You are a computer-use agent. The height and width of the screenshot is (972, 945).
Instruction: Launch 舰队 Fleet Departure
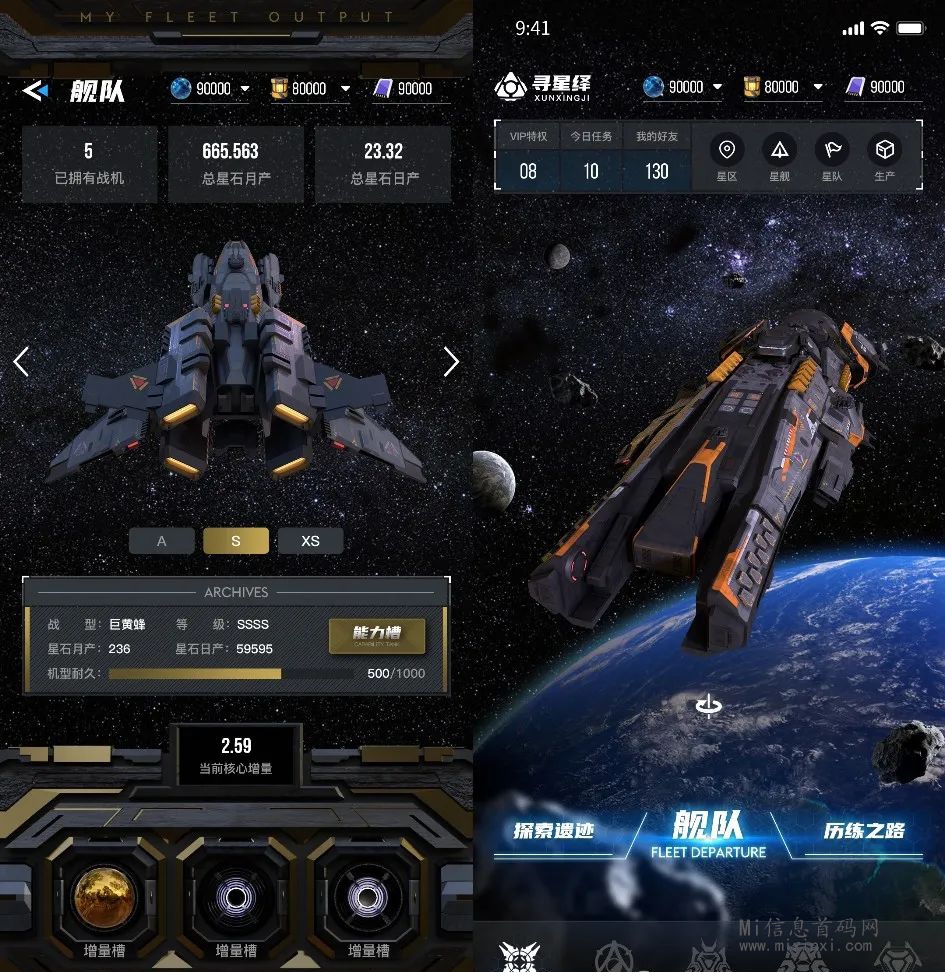(708, 833)
